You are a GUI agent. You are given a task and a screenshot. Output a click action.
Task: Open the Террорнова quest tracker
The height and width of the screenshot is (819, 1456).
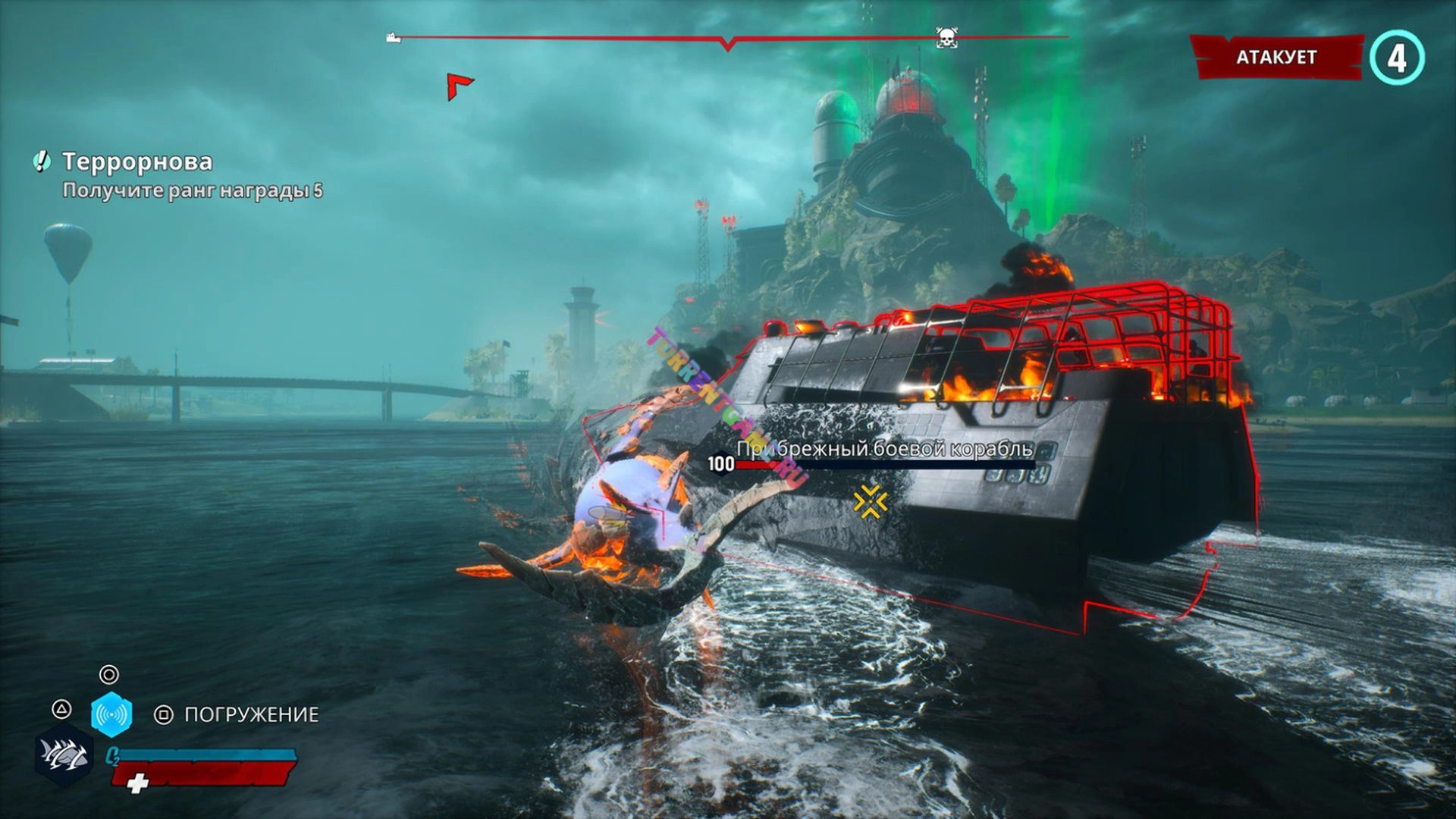tap(137, 162)
